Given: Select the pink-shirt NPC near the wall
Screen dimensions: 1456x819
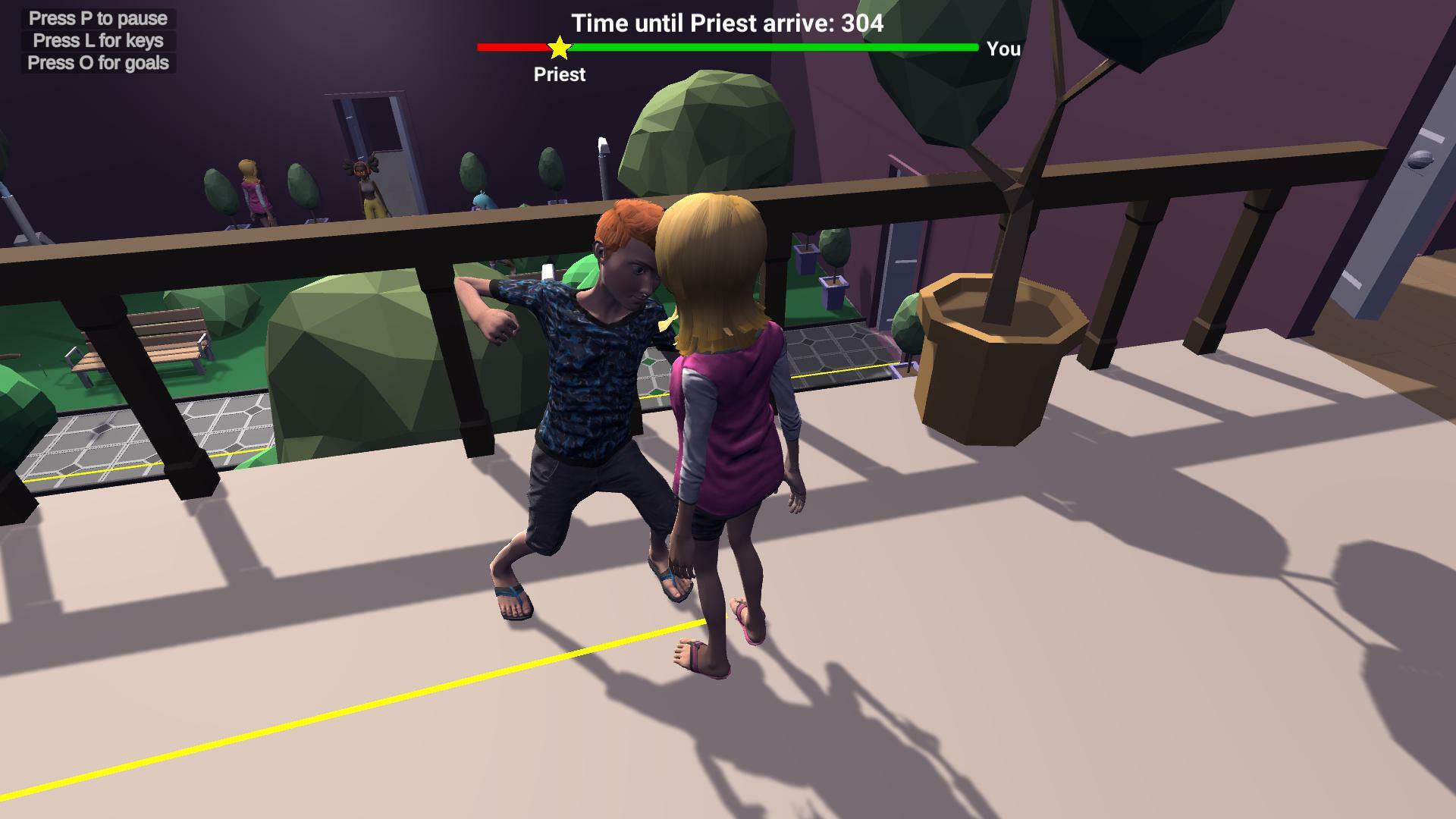Looking at the screenshot, I should (254, 190).
